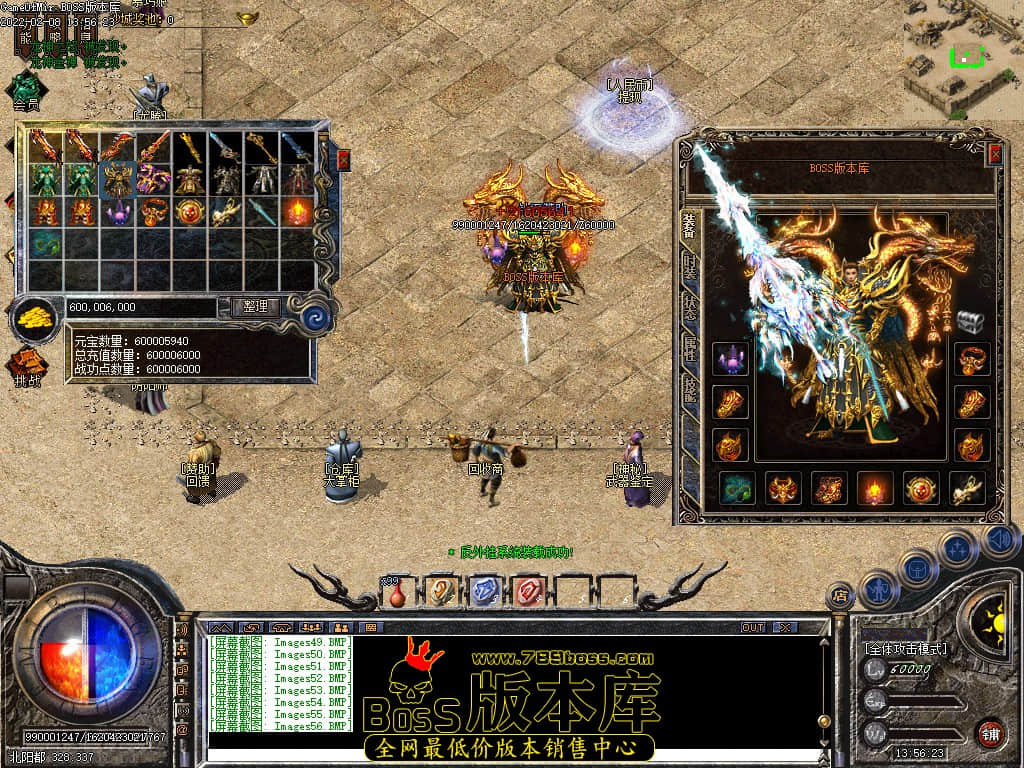Screen dimensions: 1024x768
Task: Click the blue swirl button on the bag
Action: point(316,318)
